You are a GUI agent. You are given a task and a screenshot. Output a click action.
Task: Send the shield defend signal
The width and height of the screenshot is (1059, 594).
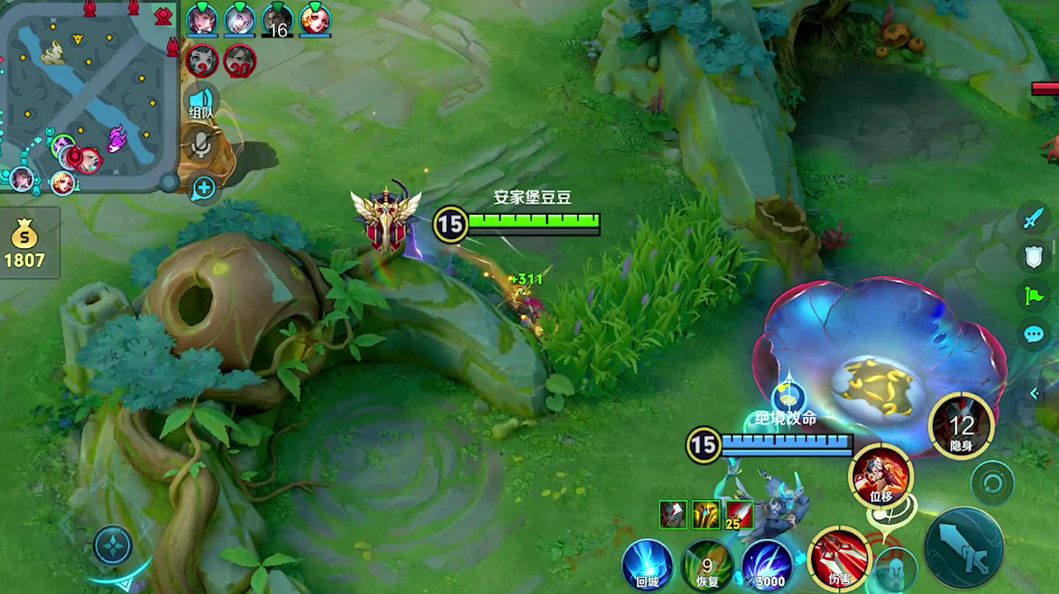[x=1032, y=256]
